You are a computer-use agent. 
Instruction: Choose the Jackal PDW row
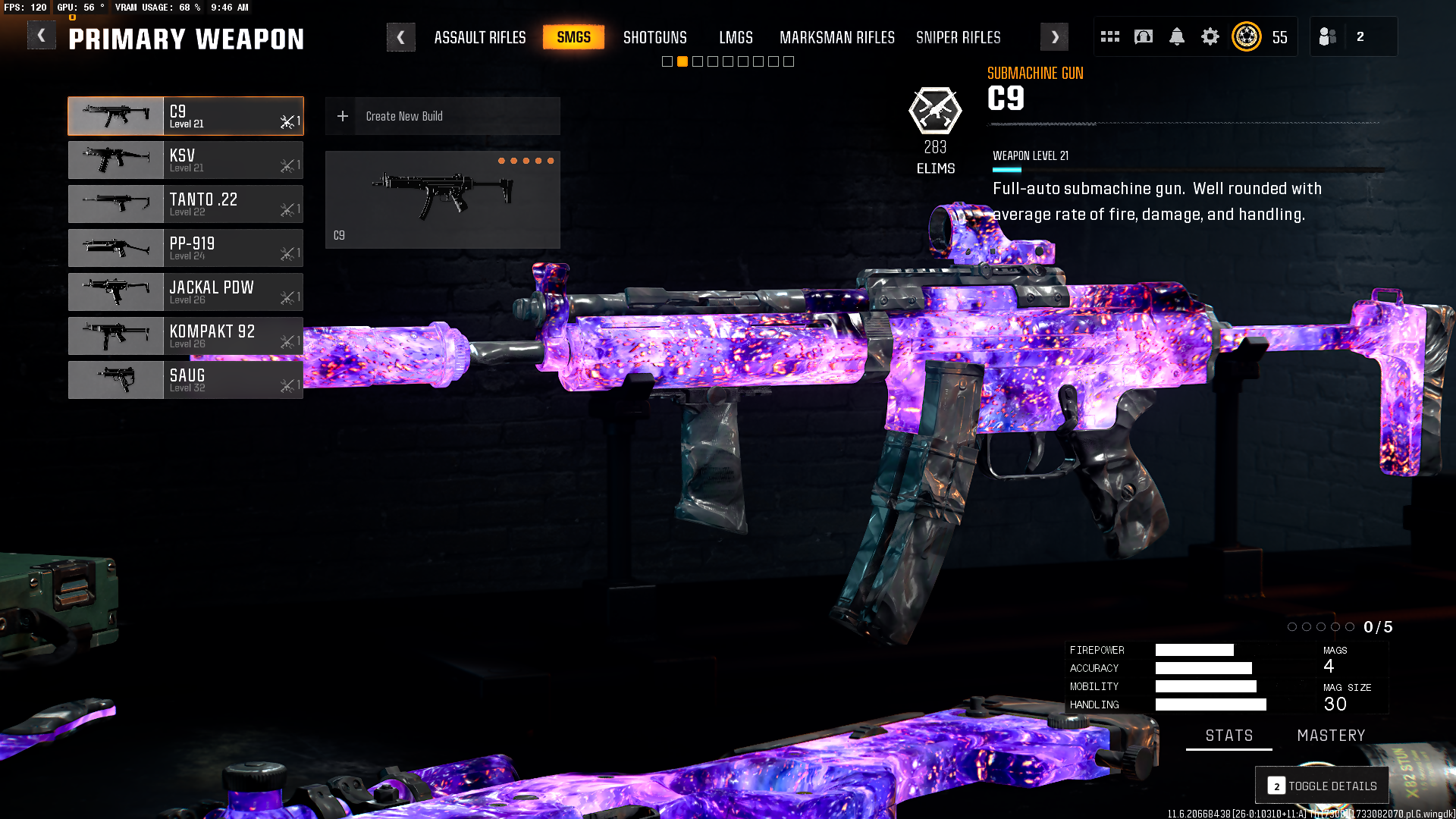tap(186, 292)
